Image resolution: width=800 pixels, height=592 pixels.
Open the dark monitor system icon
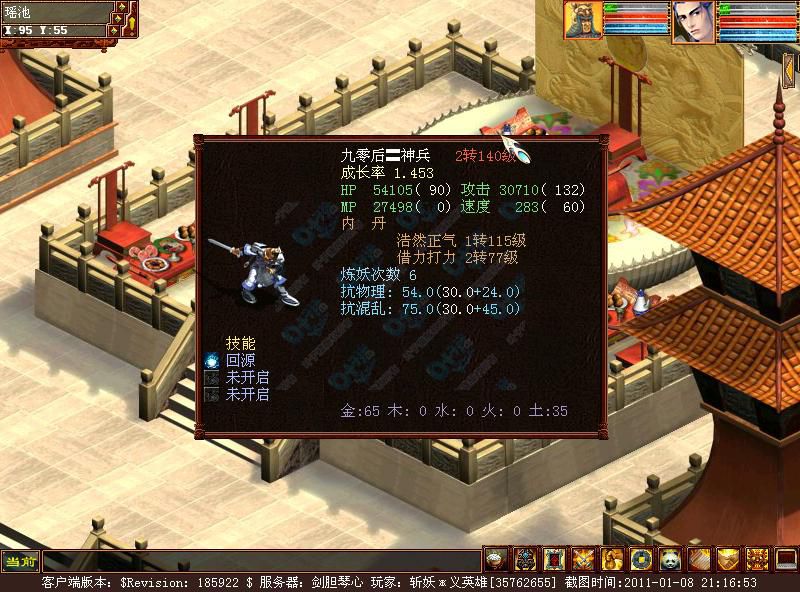785,559
